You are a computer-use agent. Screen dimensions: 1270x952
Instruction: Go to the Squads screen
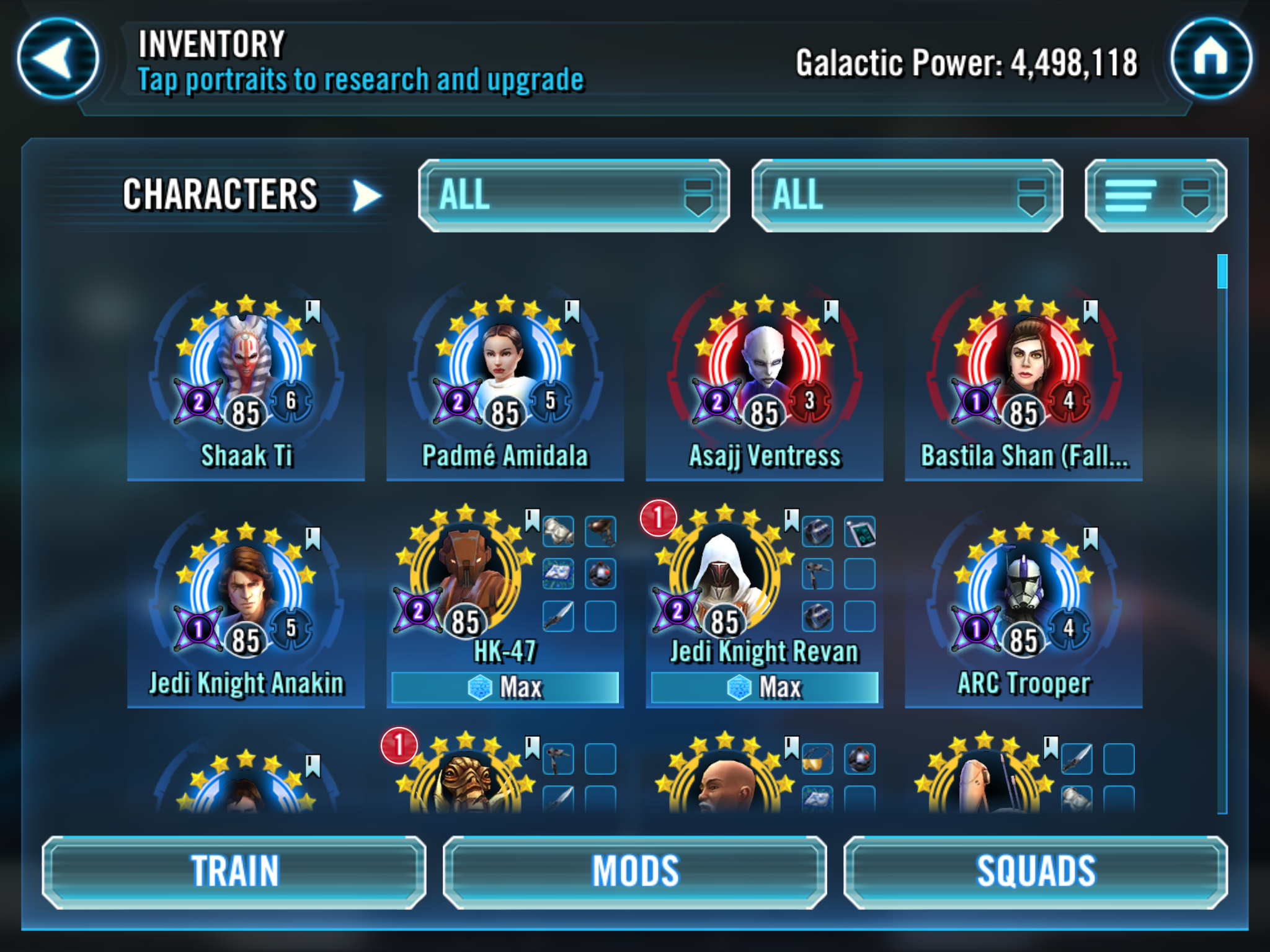tap(1036, 872)
